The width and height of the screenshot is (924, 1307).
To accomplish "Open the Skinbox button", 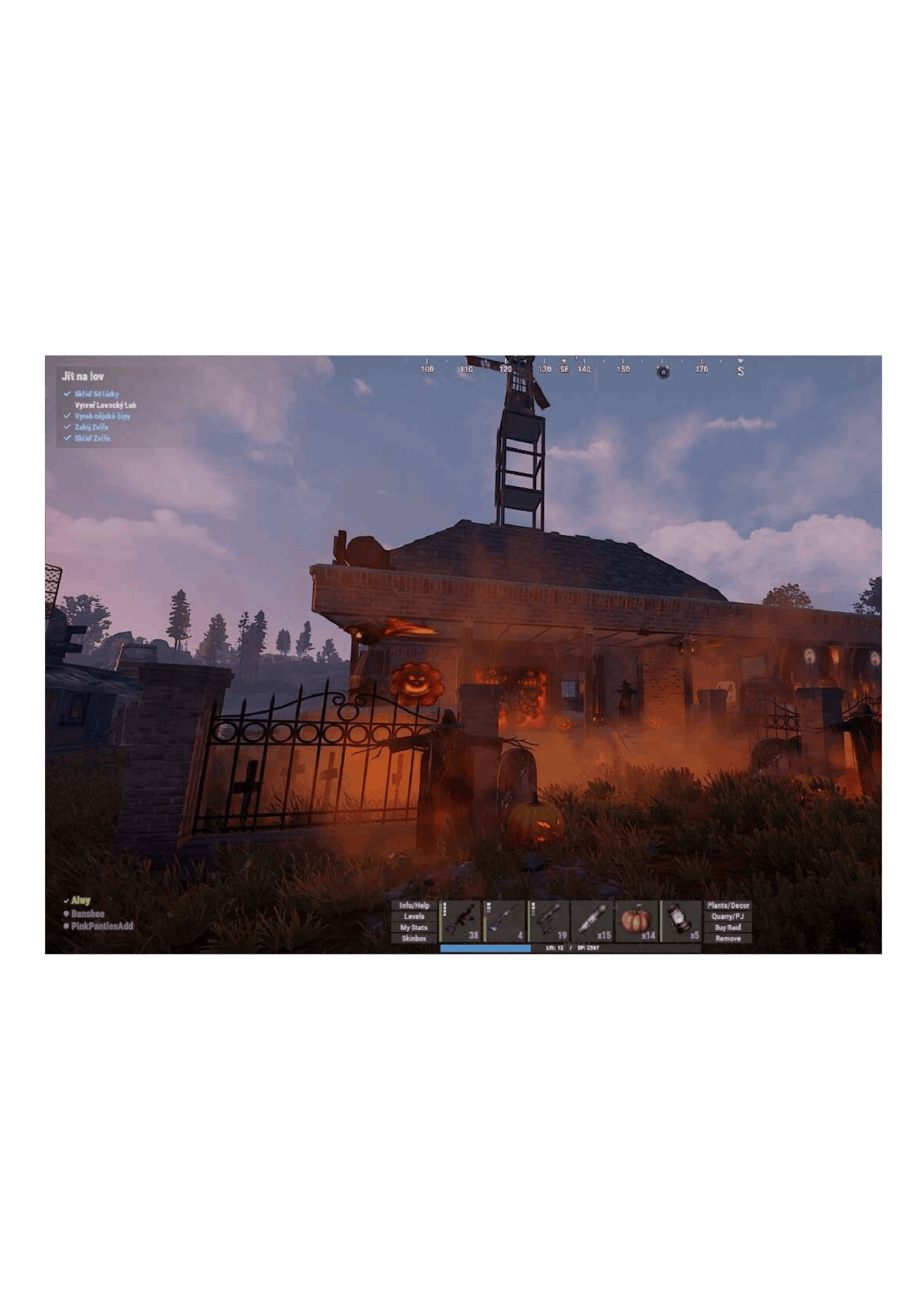I will [414, 938].
